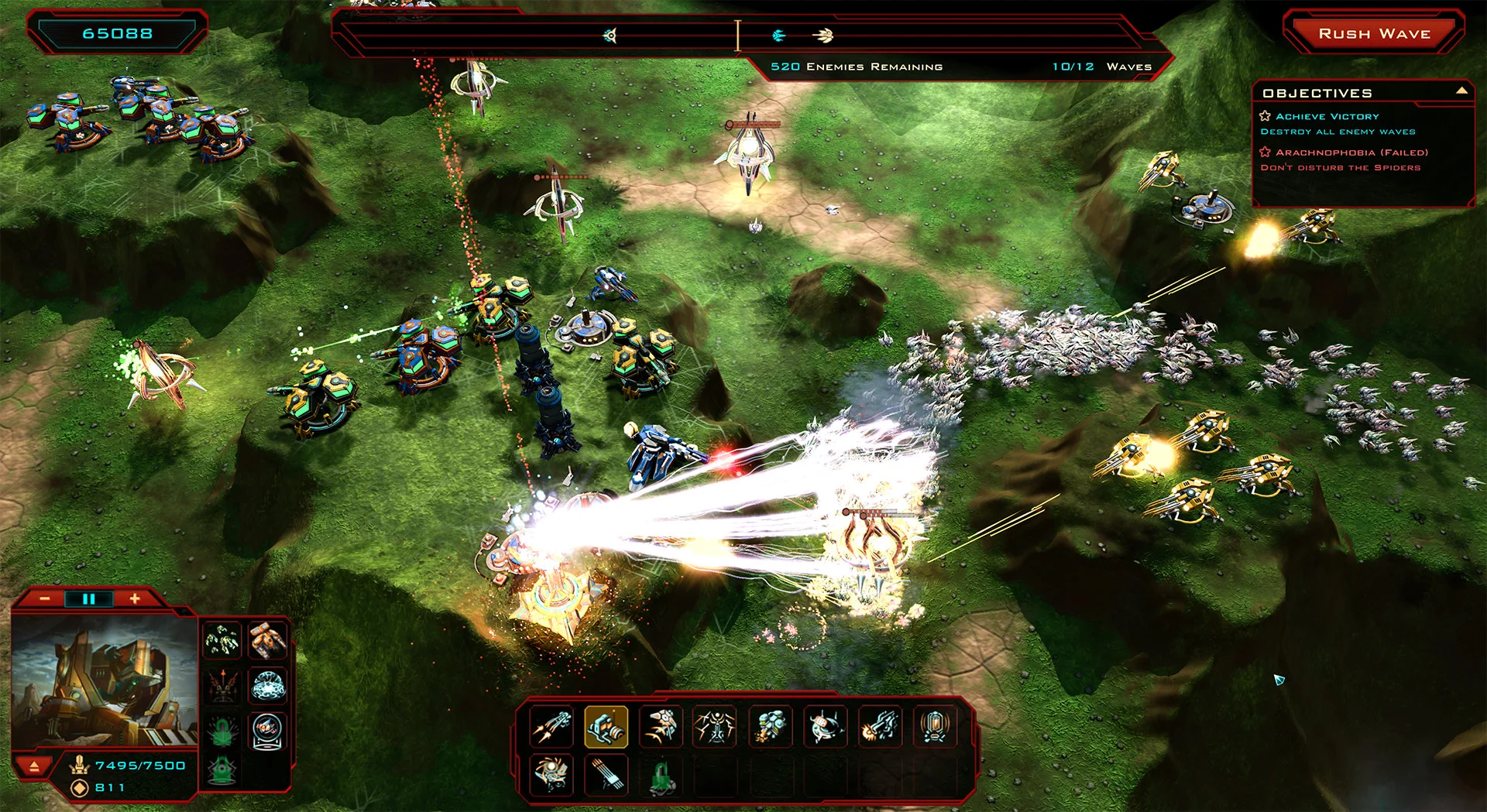This screenshot has width=1487, height=812.
Task: Pick the lightning tesla tower icon
Action: pyautogui.click(x=715, y=727)
